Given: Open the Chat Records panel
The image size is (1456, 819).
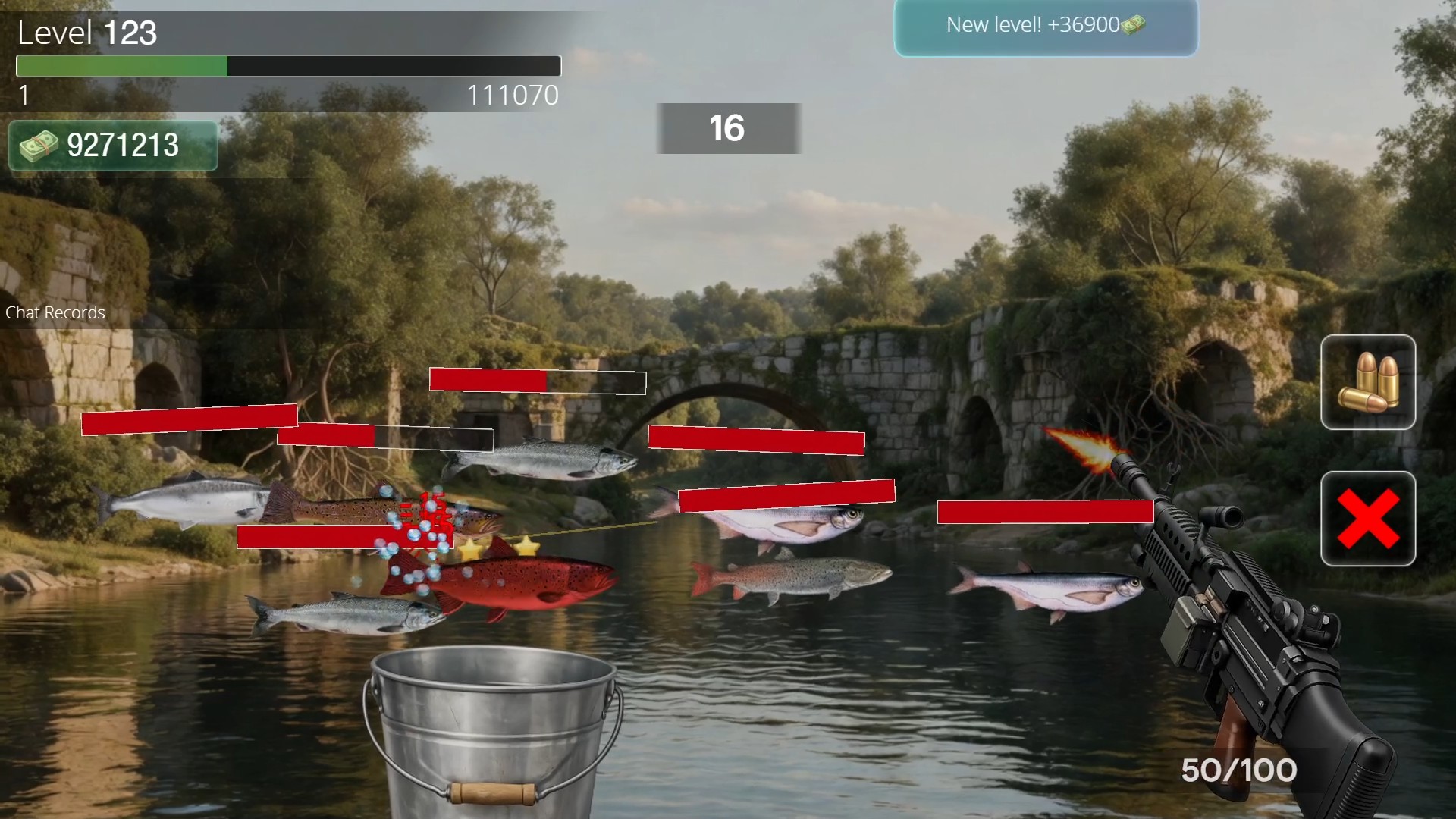Looking at the screenshot, I should [55, 312].
